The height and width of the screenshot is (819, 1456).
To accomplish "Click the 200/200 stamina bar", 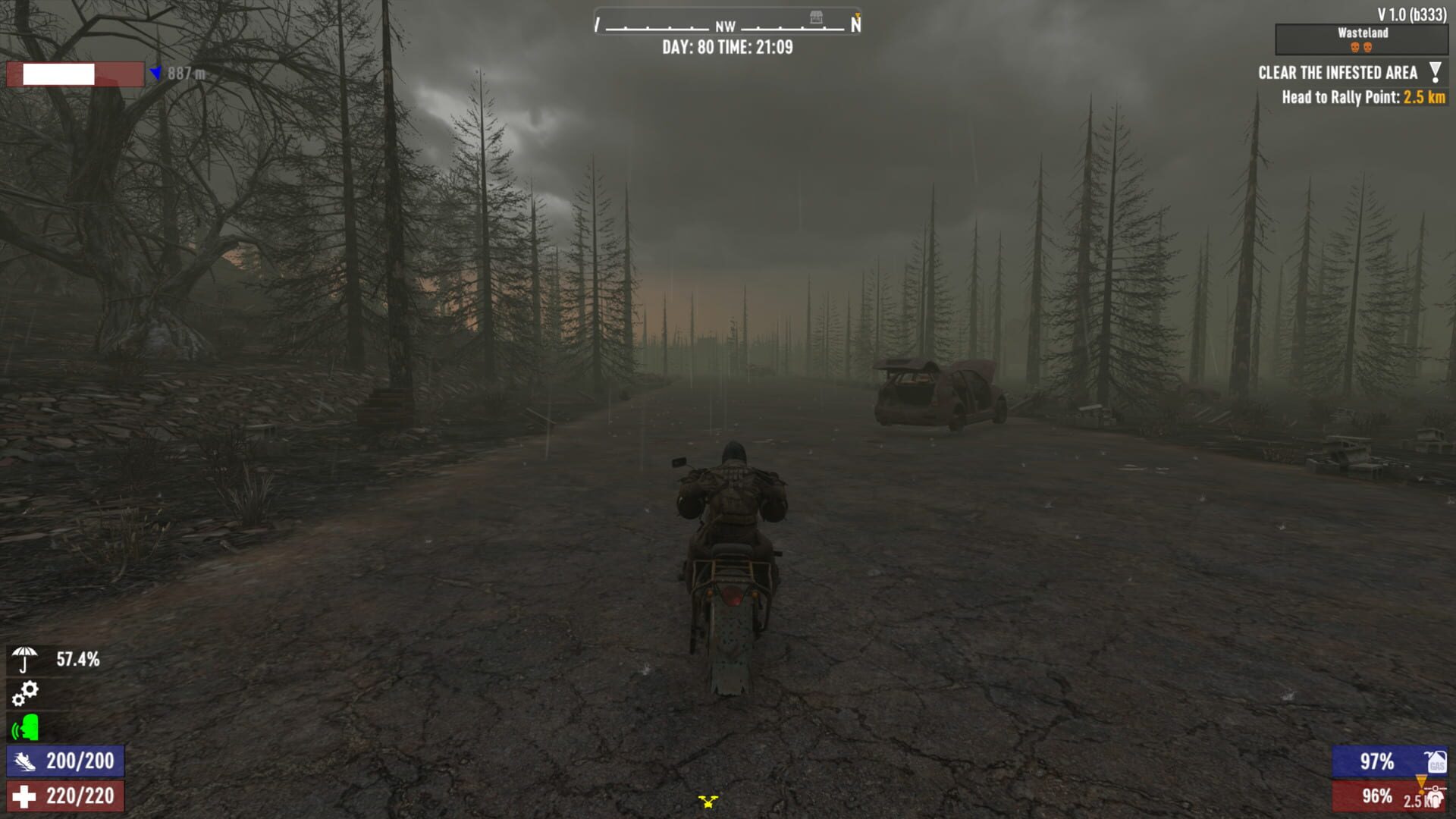I will point(64,760).
